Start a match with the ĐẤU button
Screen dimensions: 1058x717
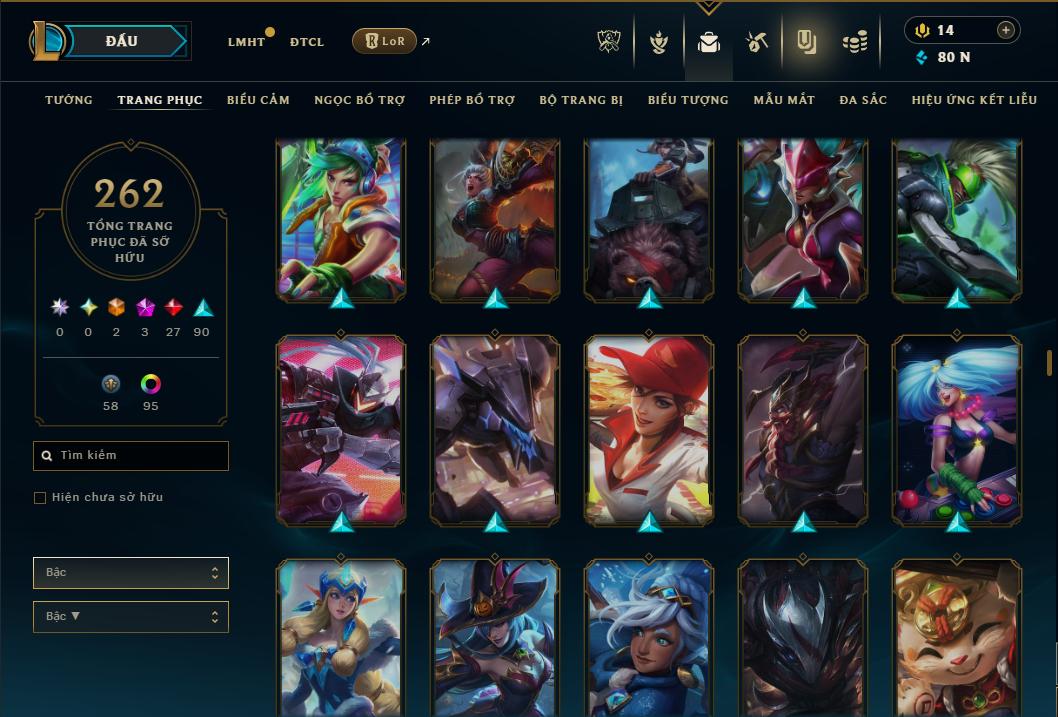tap(122, 41)
